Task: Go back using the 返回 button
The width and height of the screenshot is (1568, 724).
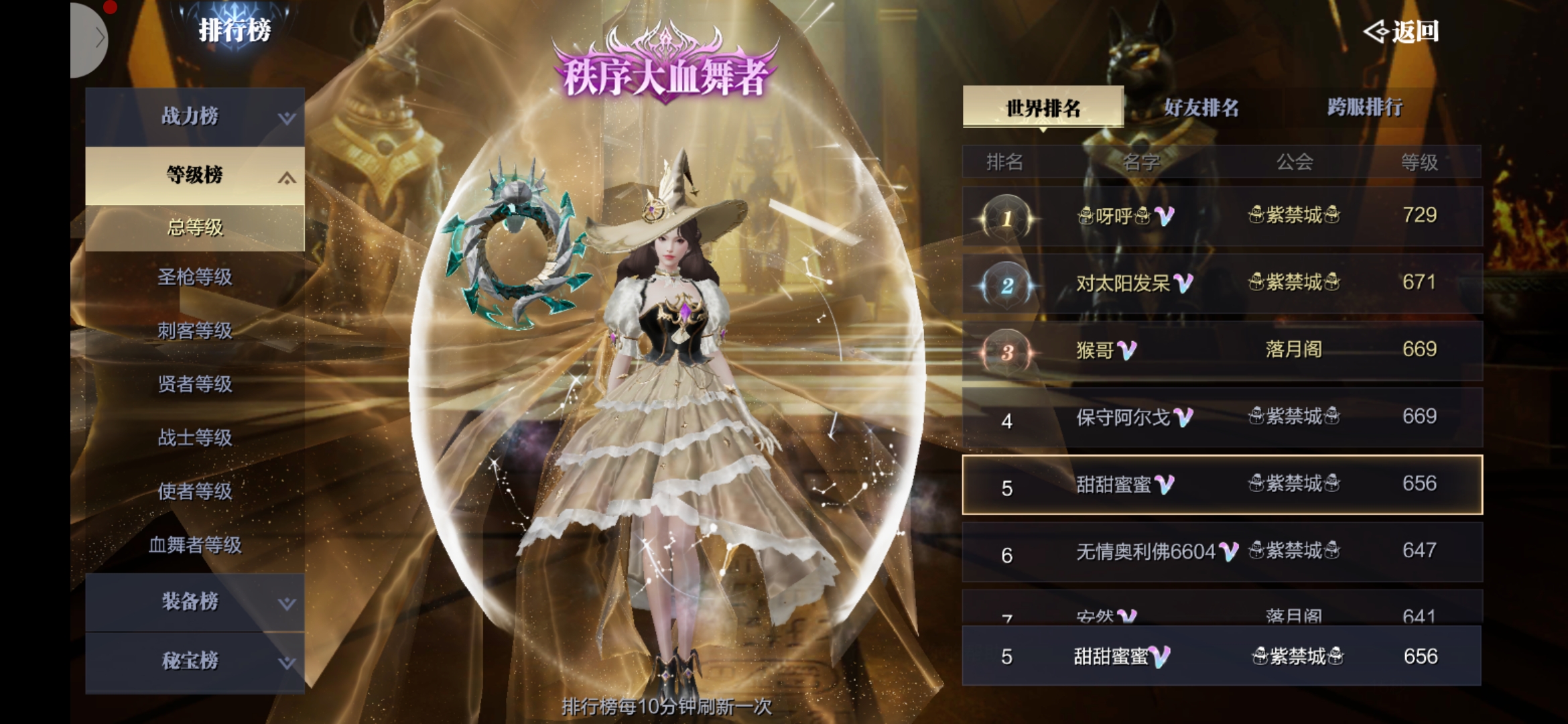Action: click(x=1402, y=32)
